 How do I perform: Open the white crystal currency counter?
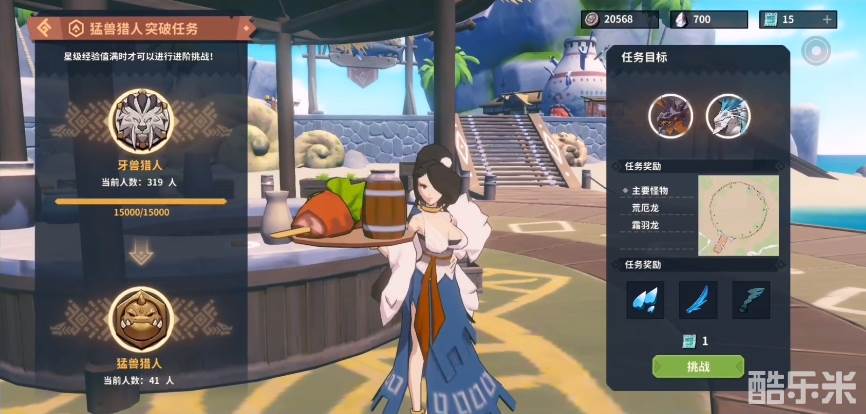707,19
